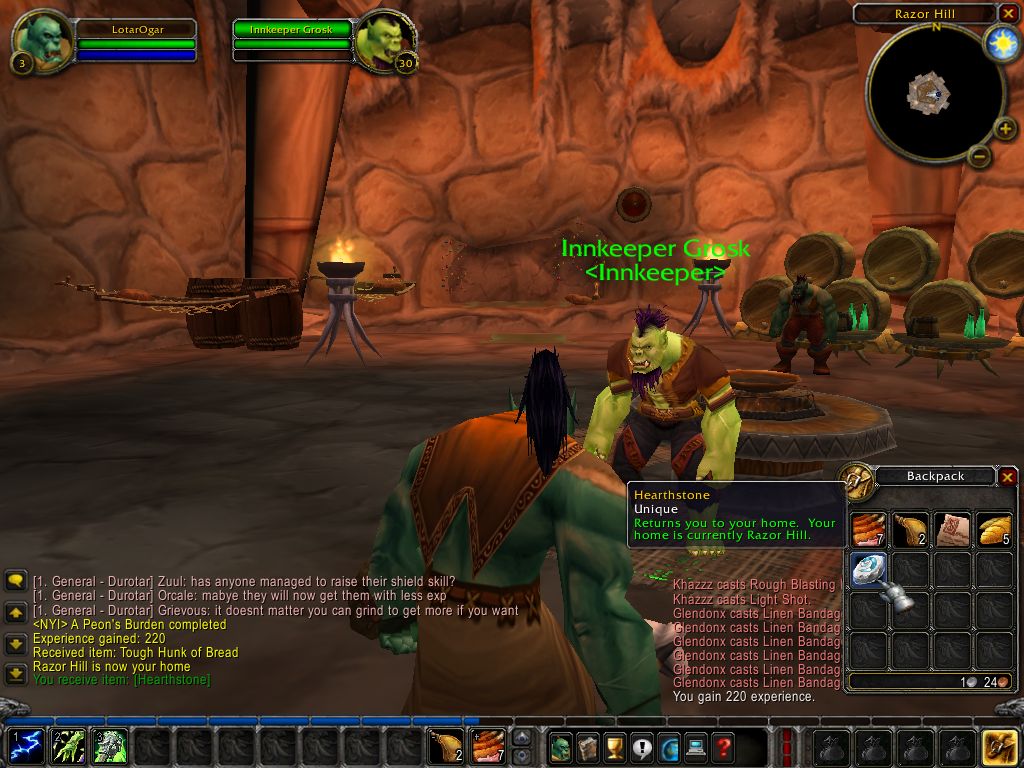Toggle the backpack bag button on the bar

(x=1000, y=747)
